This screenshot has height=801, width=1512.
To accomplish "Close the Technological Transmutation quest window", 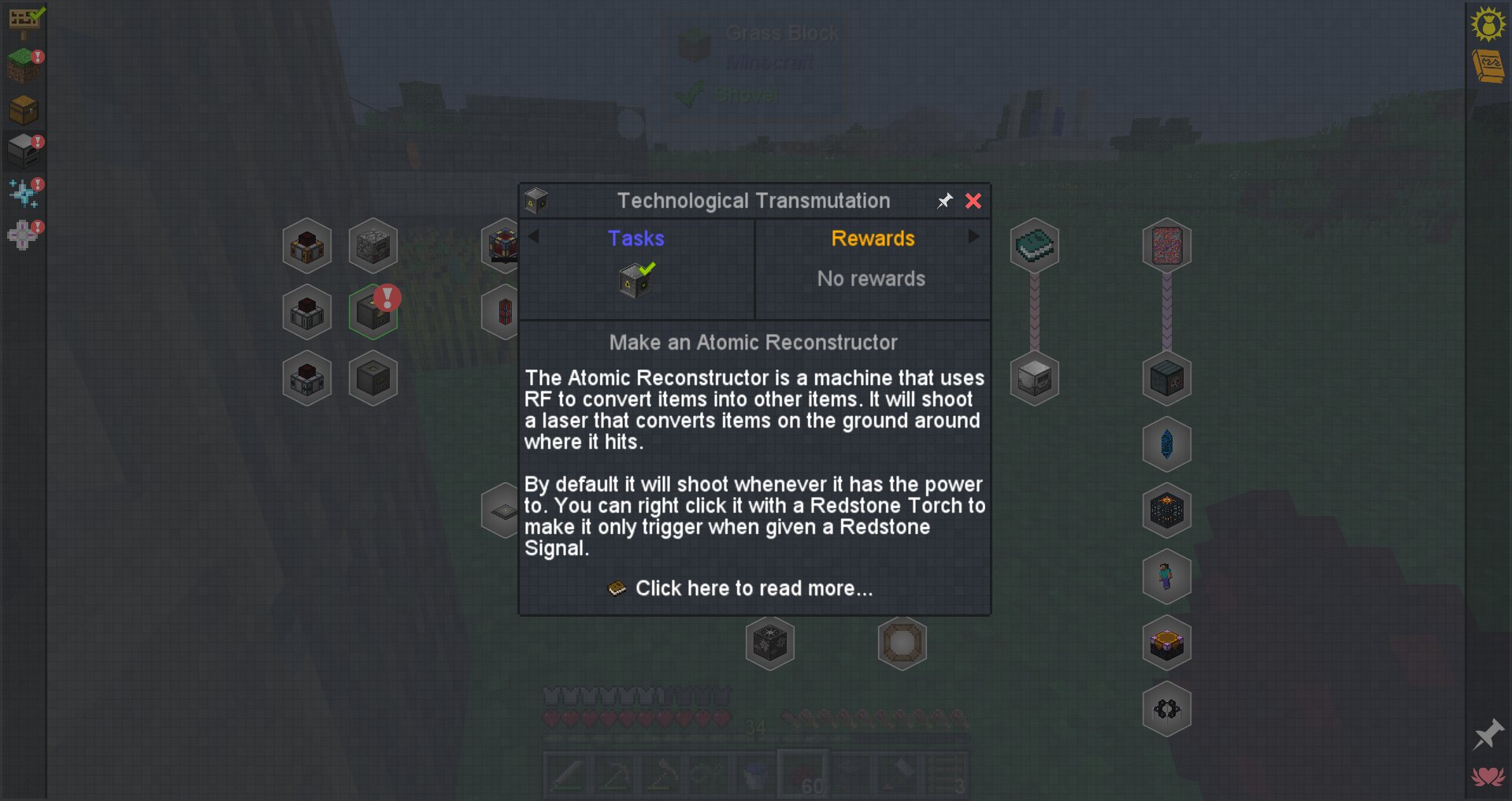I will pos(974,202).
